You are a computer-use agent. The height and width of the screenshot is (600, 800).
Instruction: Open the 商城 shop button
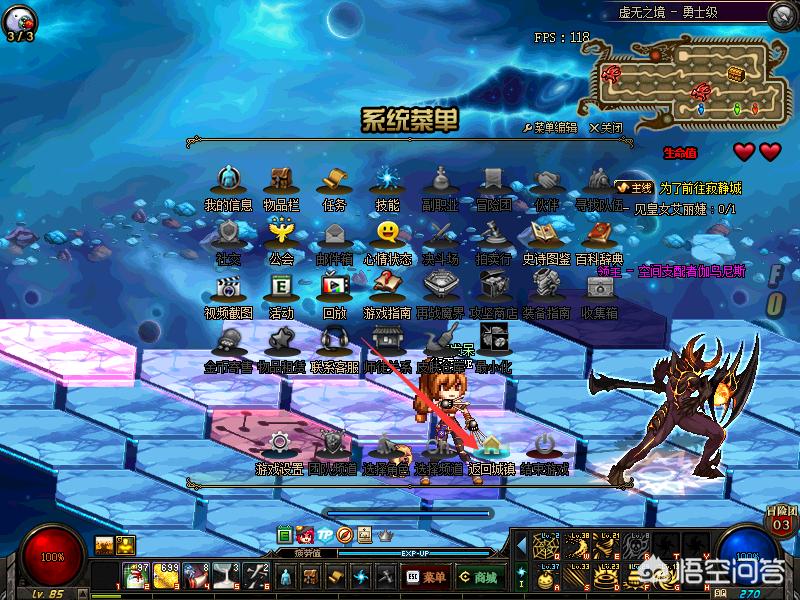(481, 577)
